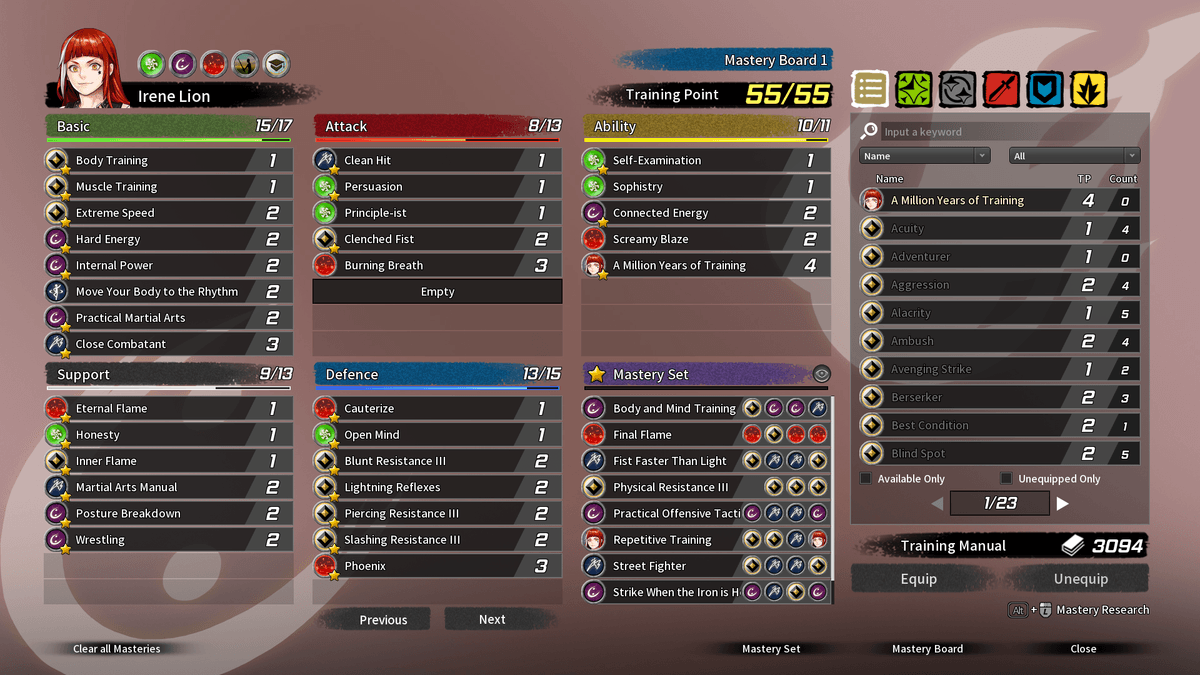Close the mastery screen
Viewport: 1200px width, 675px height.
tap(1083, 649)
